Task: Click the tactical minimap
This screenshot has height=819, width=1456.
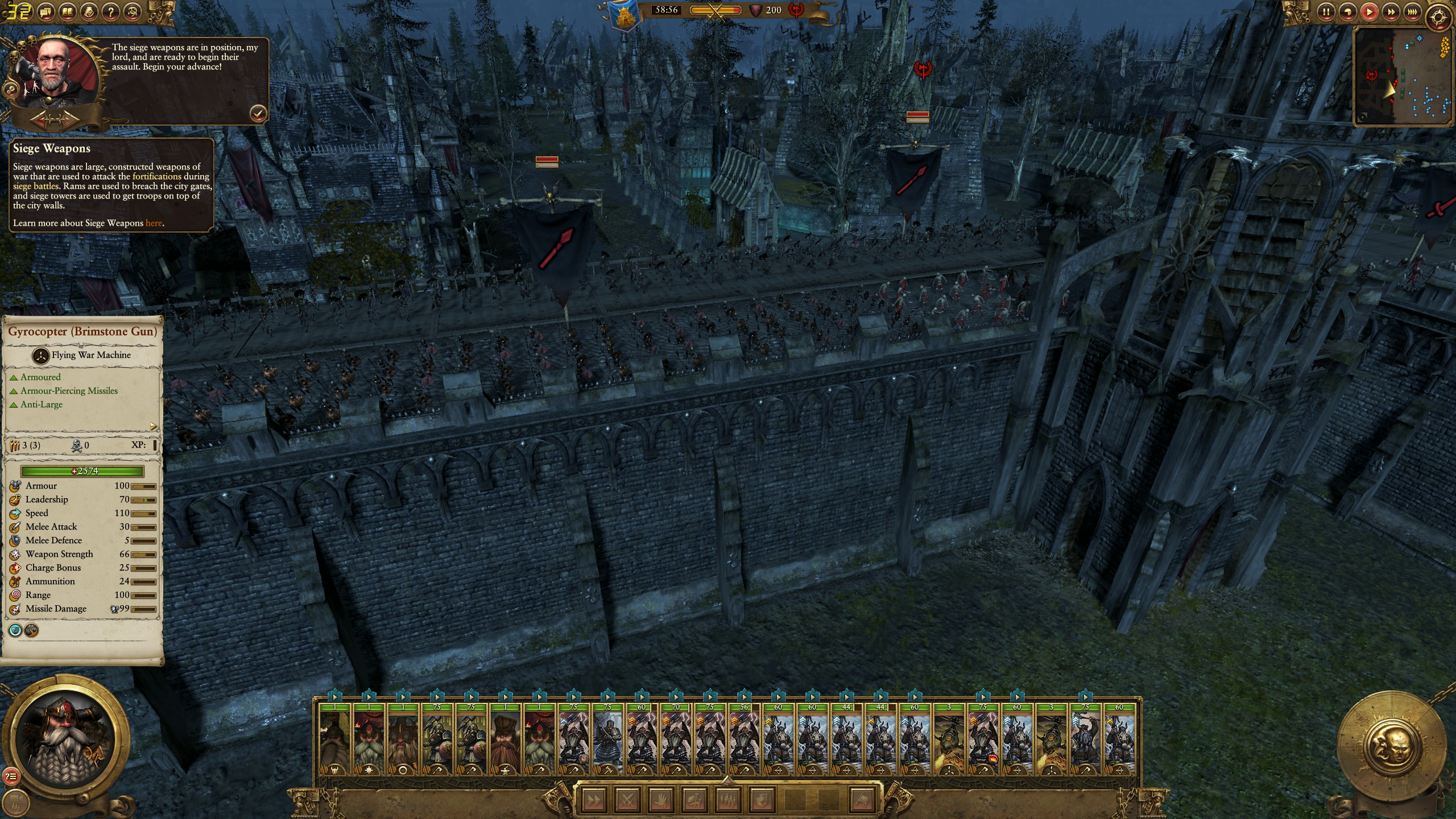Action: [x=1403, y=76]
